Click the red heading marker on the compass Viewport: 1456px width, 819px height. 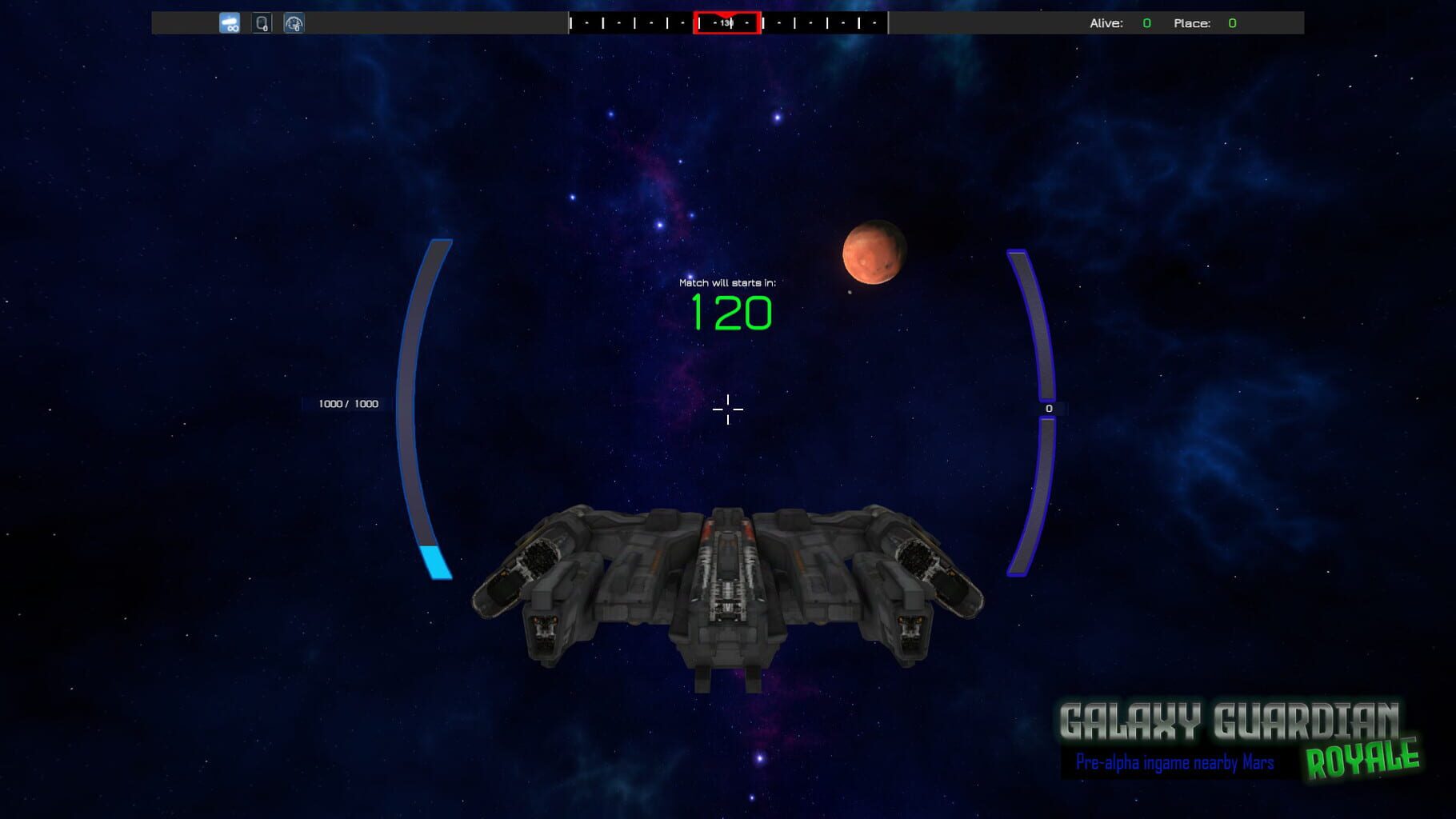(x=726, y=22)
